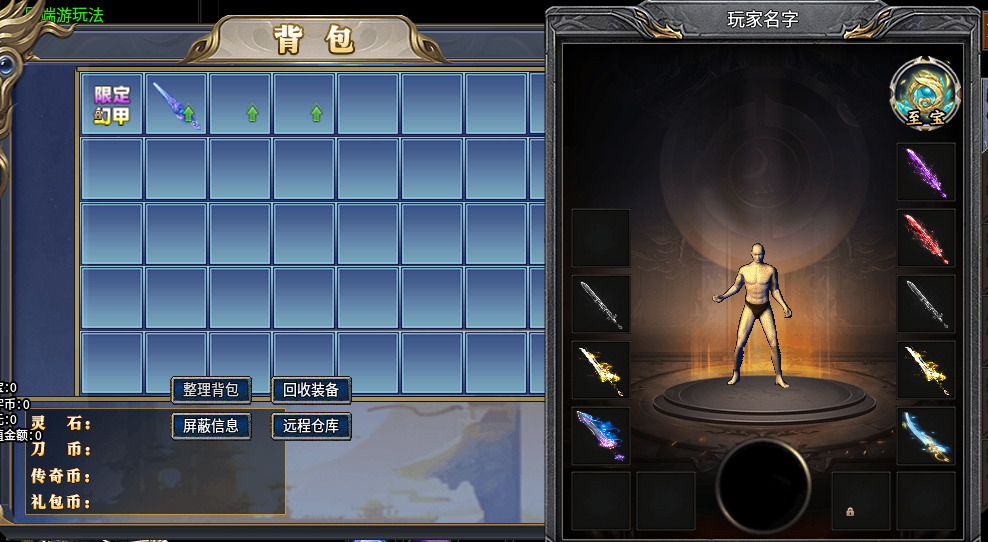This screenshot has height=542, width=988.
Task: Select the equipped blue-purple flaming sword slot
Action: point(601,436)
